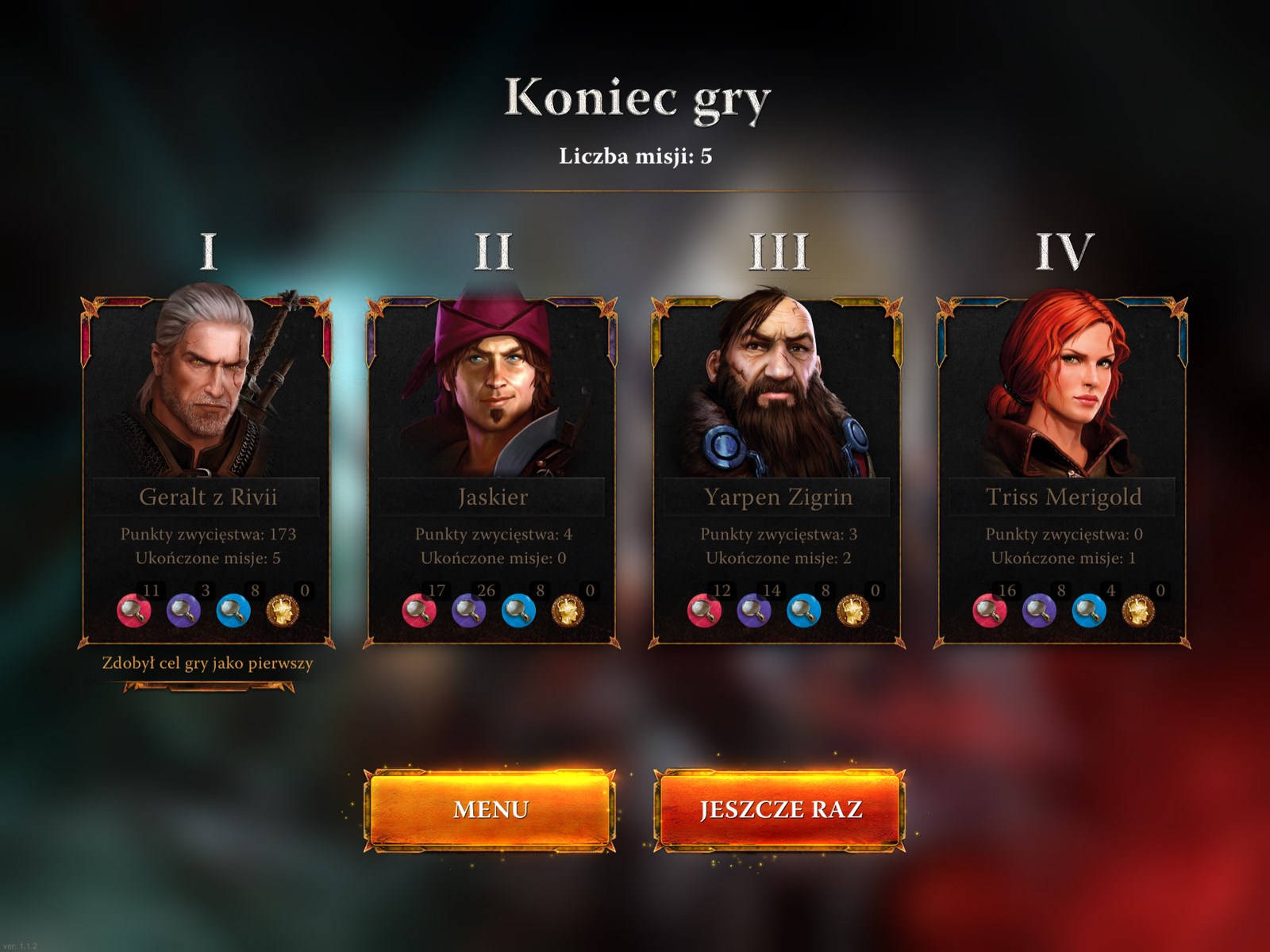Screen dimensions: 1270x952
Task: Choose the Jaskier result card
Action: [492, 472]
